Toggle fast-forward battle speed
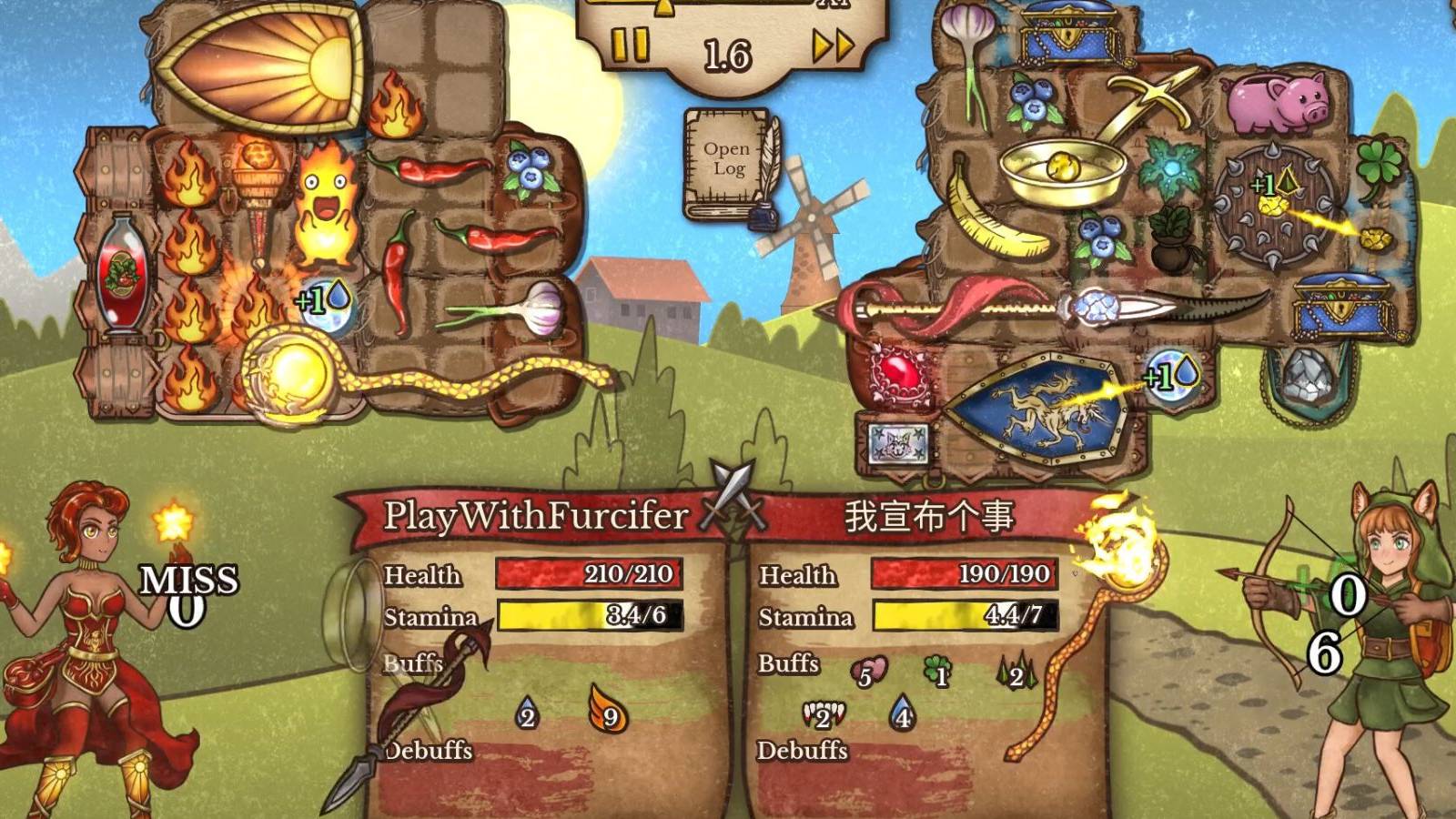This screenshot has width=1456, height=819. click(x=830, y=44)
